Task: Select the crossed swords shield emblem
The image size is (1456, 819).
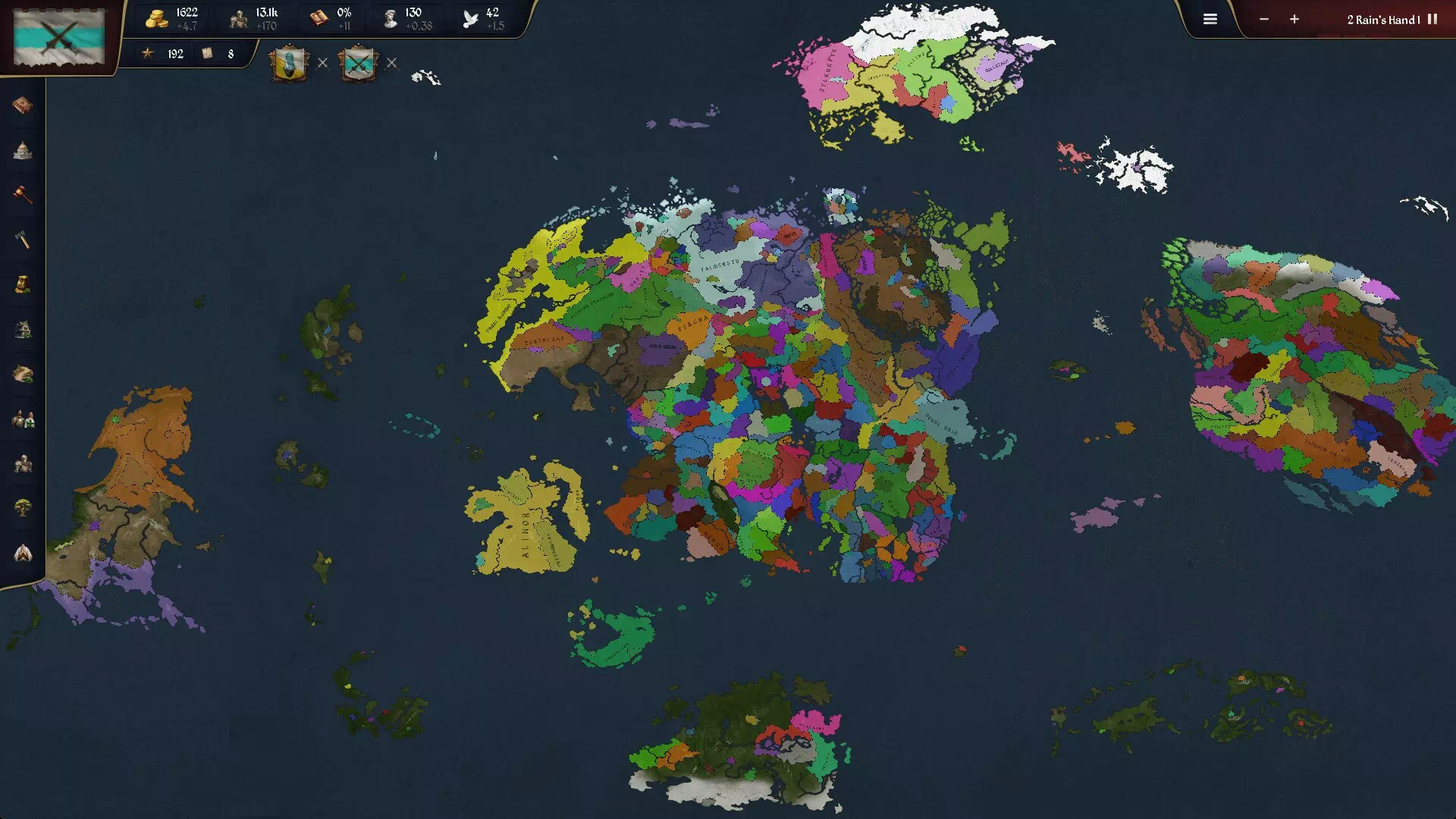Action: click(358, 64)
